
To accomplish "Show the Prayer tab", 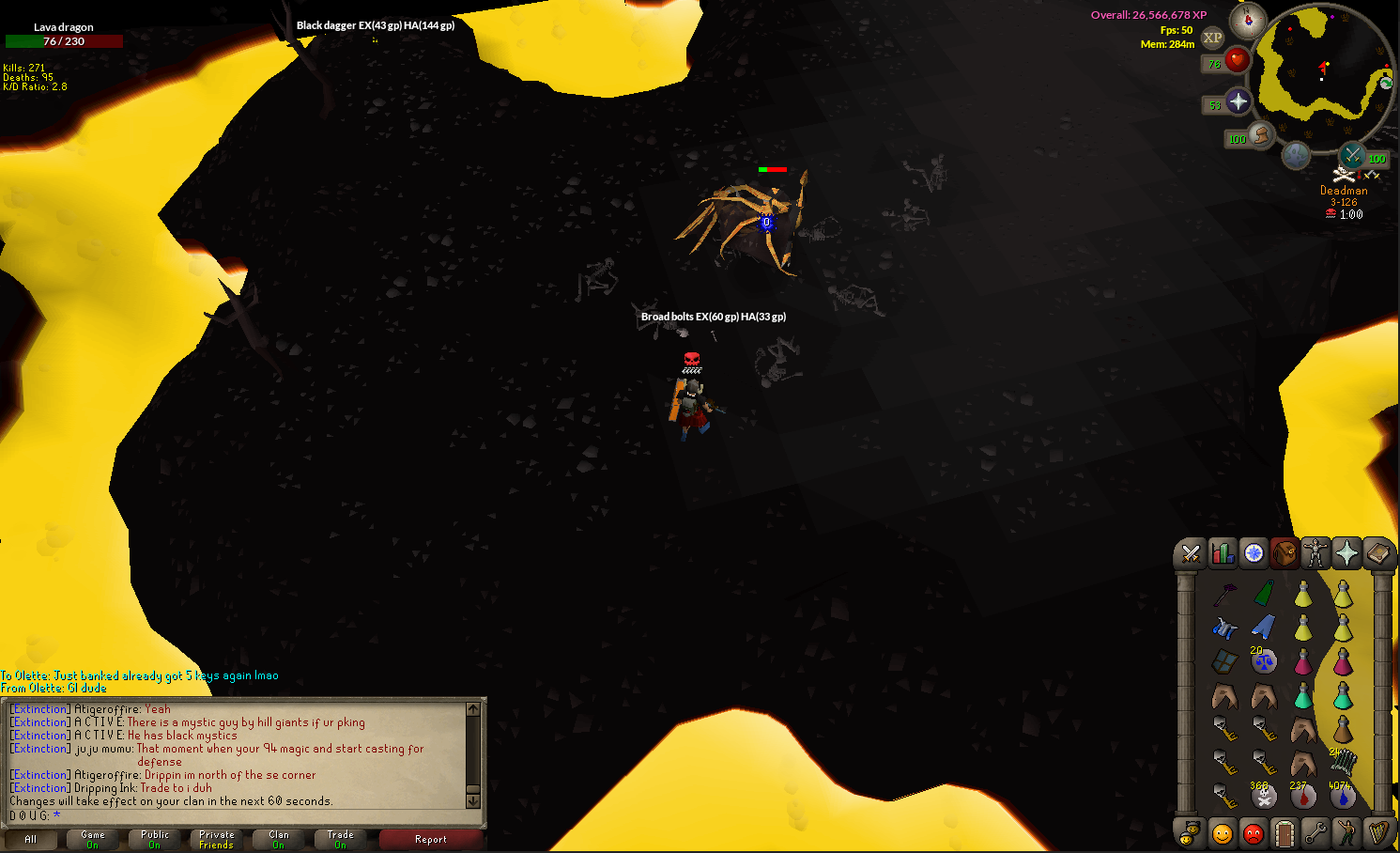I will 1346,554.
